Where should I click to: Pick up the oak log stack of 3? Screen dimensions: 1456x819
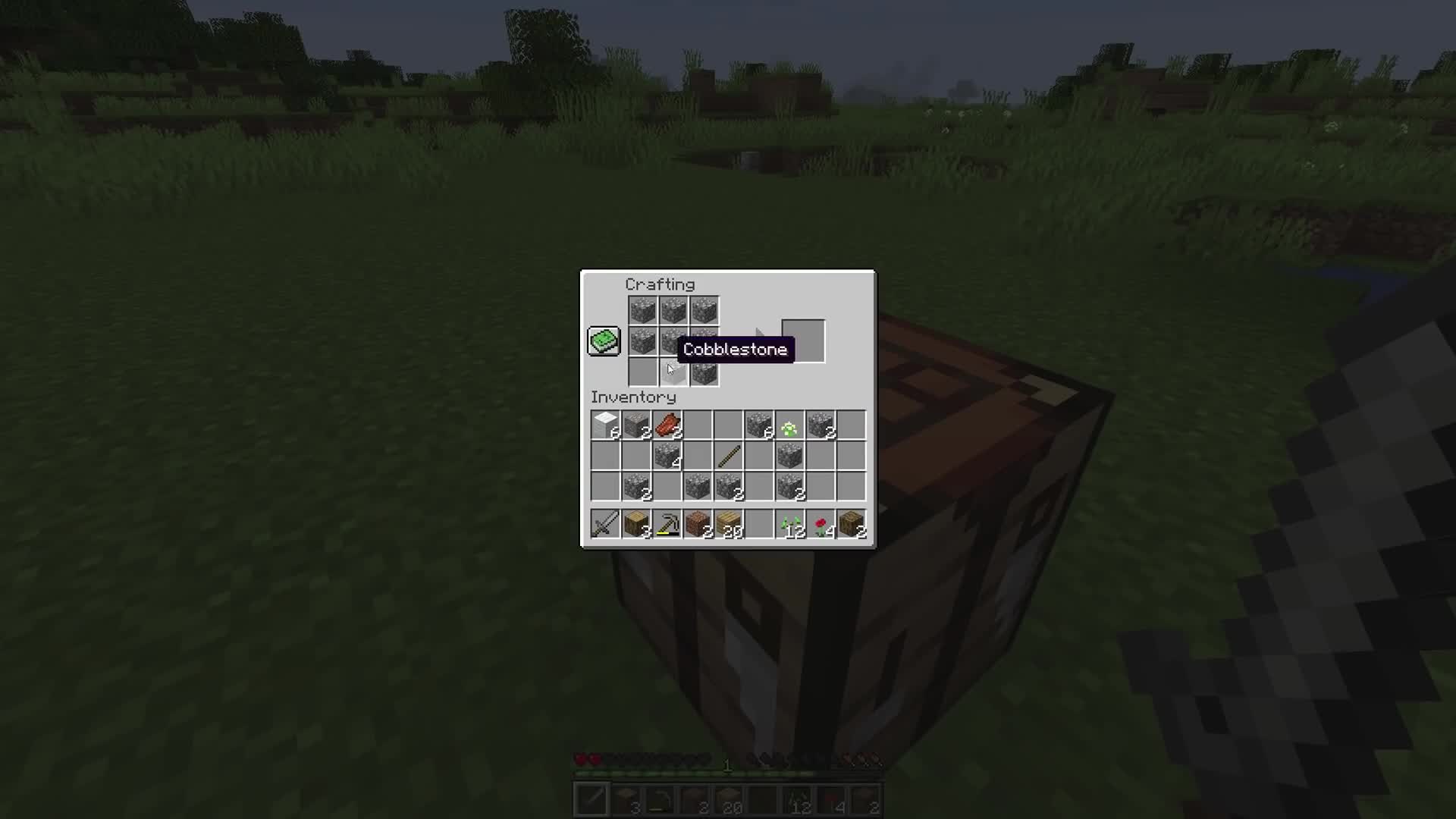tap(636, 523)
